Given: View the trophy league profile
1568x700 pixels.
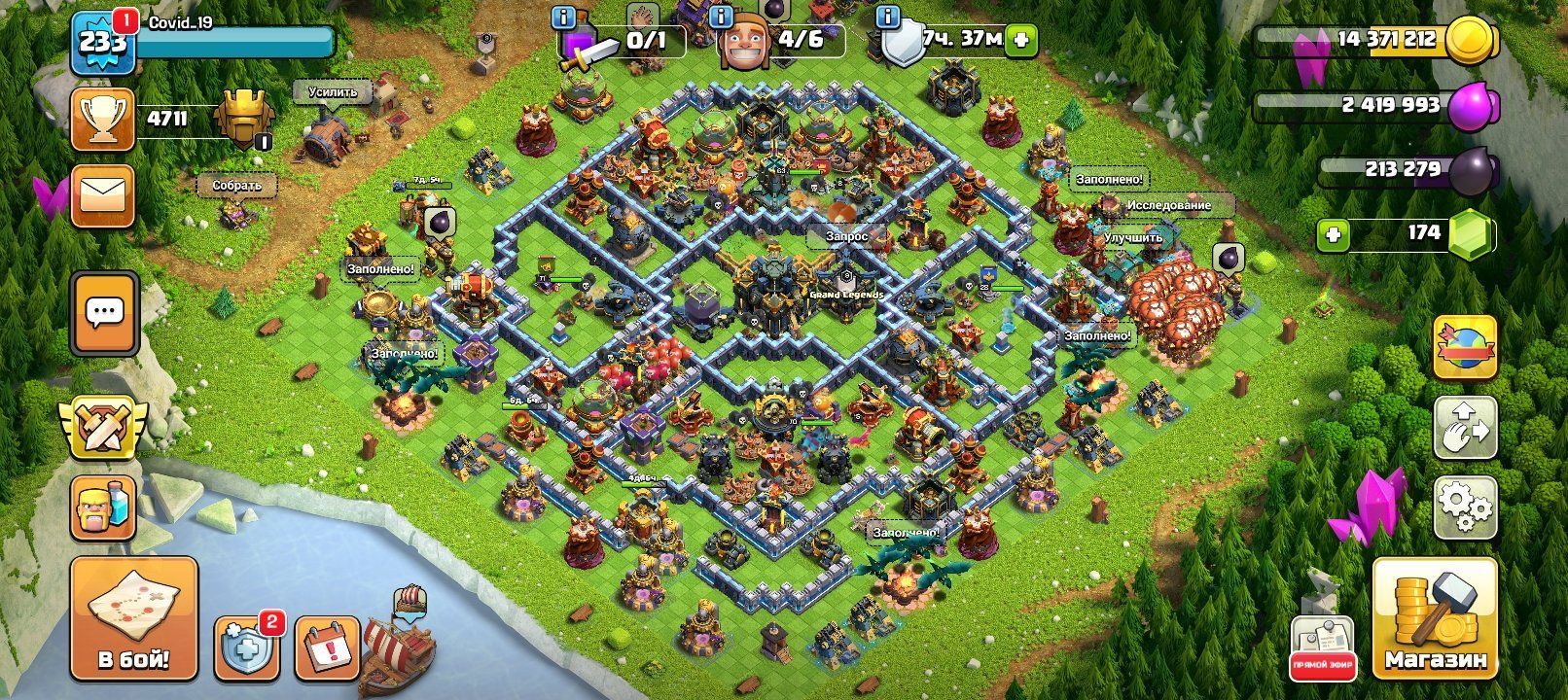Looking at the screenshot, I should click(x=102, y=120).
